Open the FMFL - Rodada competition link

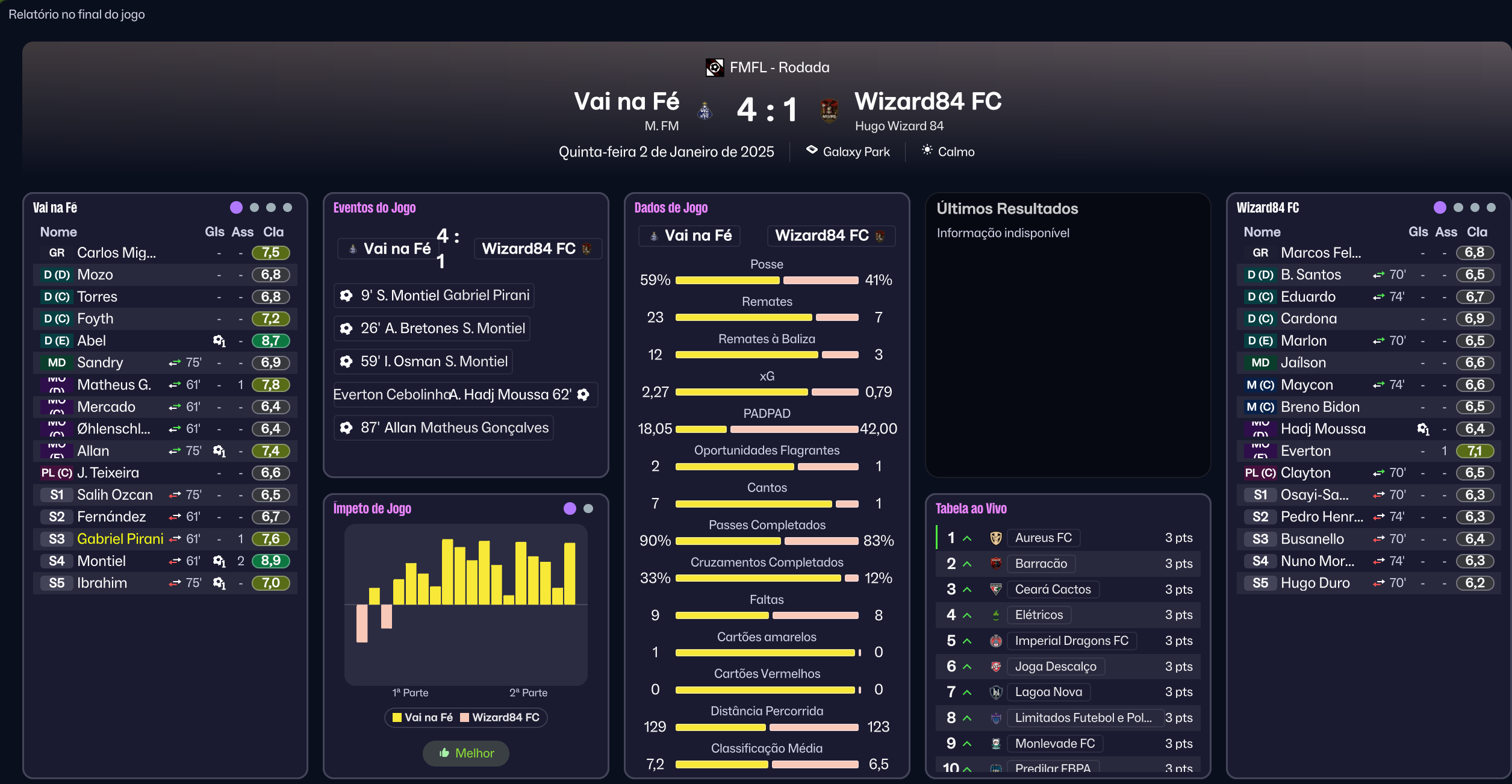779,67
